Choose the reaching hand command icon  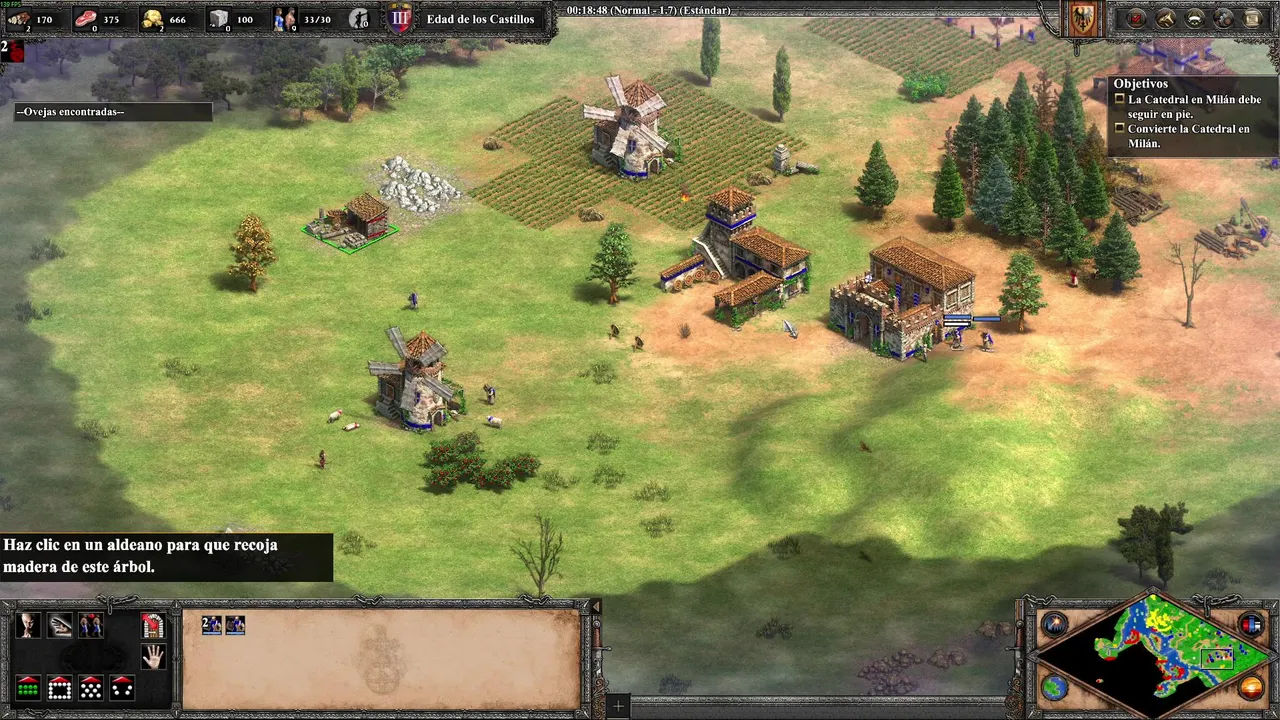pos(60,626)
